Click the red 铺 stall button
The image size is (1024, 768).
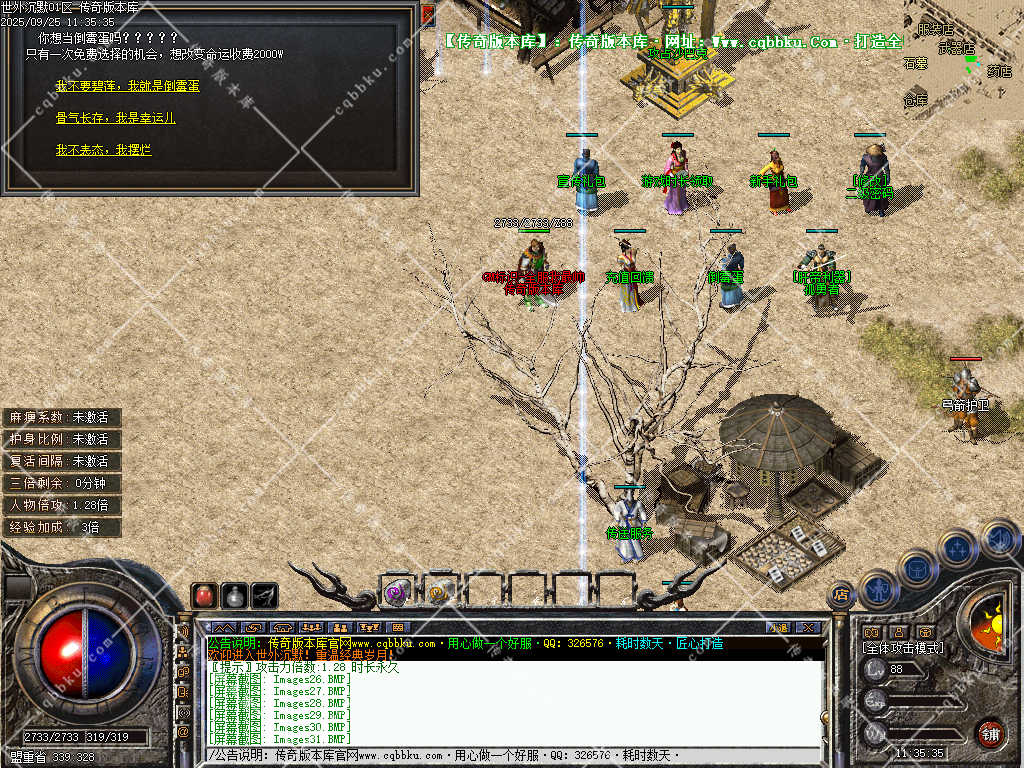point(990,732)
